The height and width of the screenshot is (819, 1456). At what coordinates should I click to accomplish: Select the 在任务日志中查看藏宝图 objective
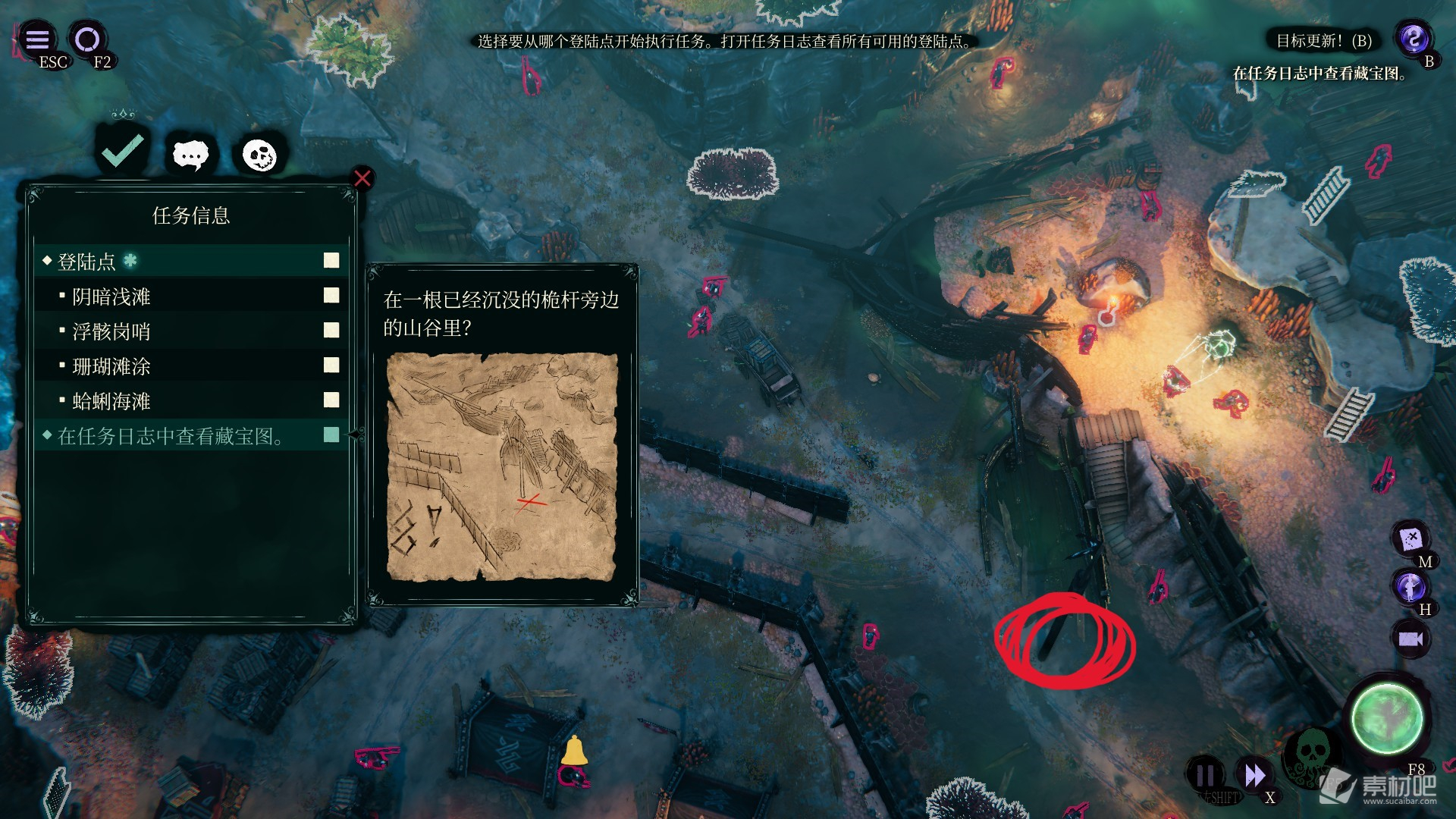pos(190,436)
